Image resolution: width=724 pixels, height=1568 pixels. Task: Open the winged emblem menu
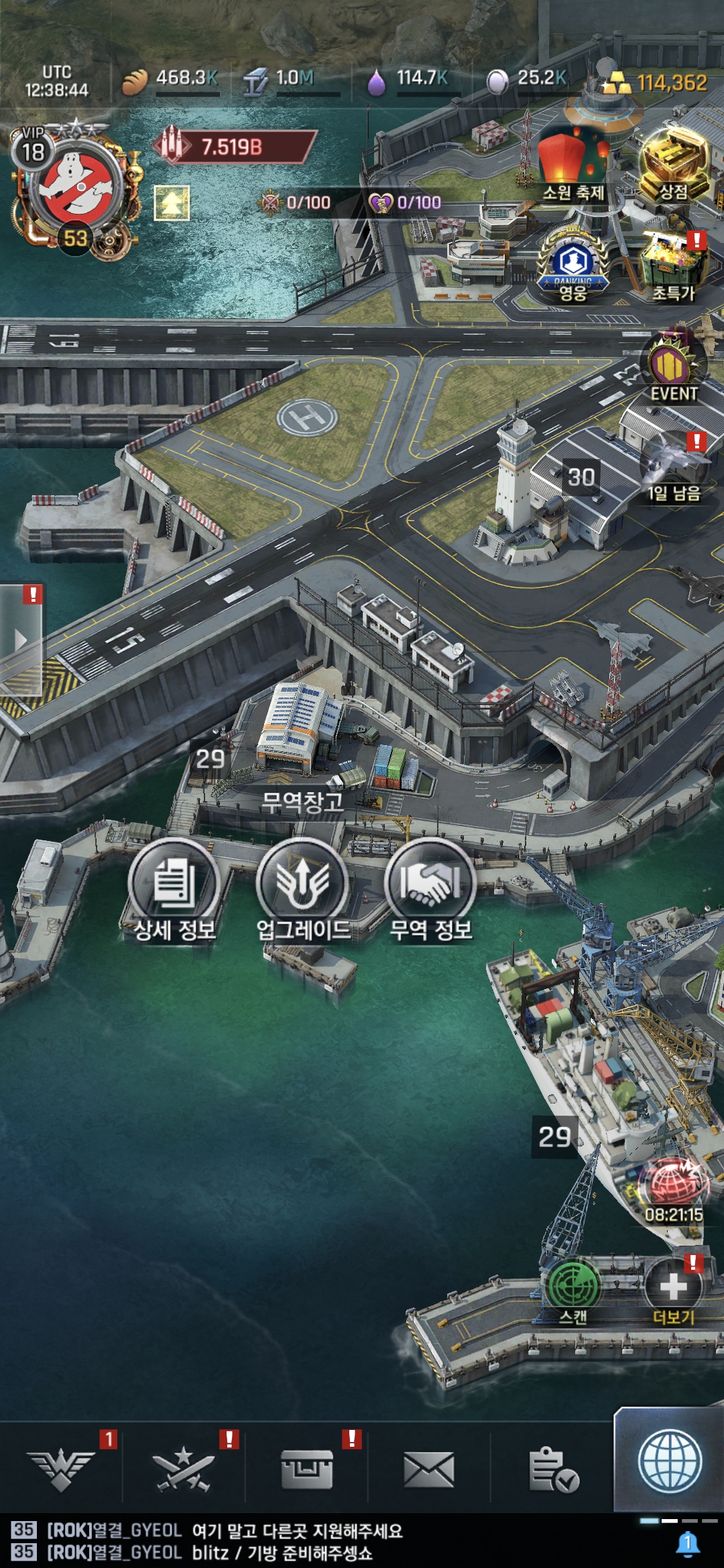point(60,1470)
